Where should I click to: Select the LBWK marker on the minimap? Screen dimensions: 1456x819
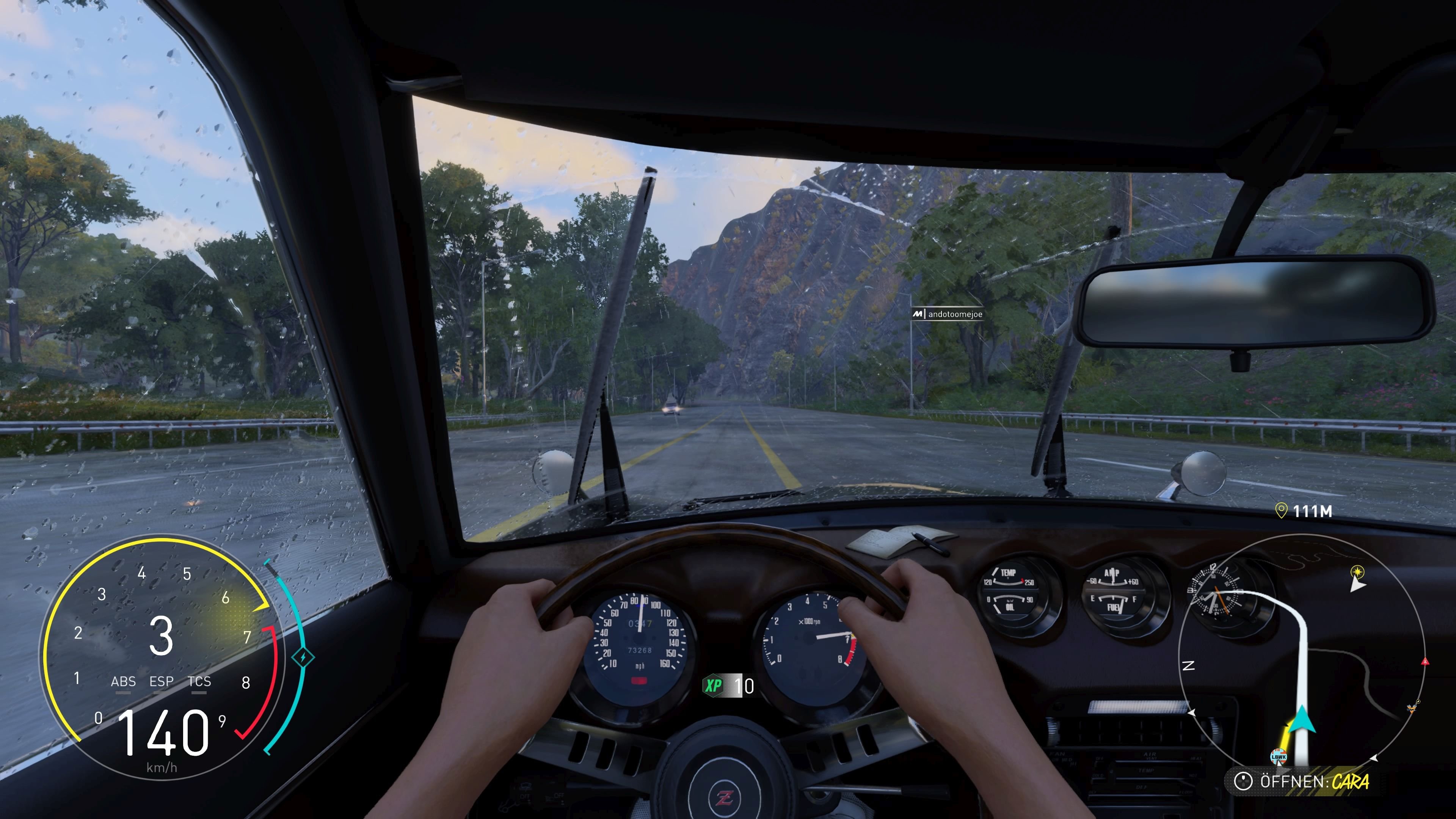(1278, 756)
